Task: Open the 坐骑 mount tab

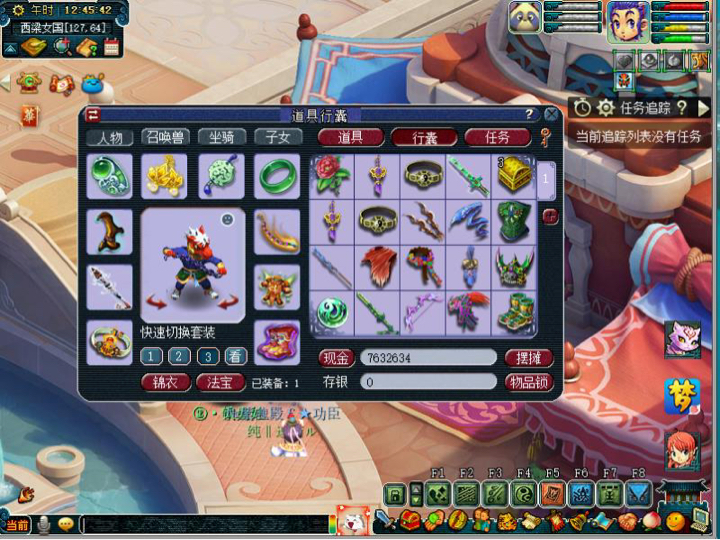Action: (221, 137)
